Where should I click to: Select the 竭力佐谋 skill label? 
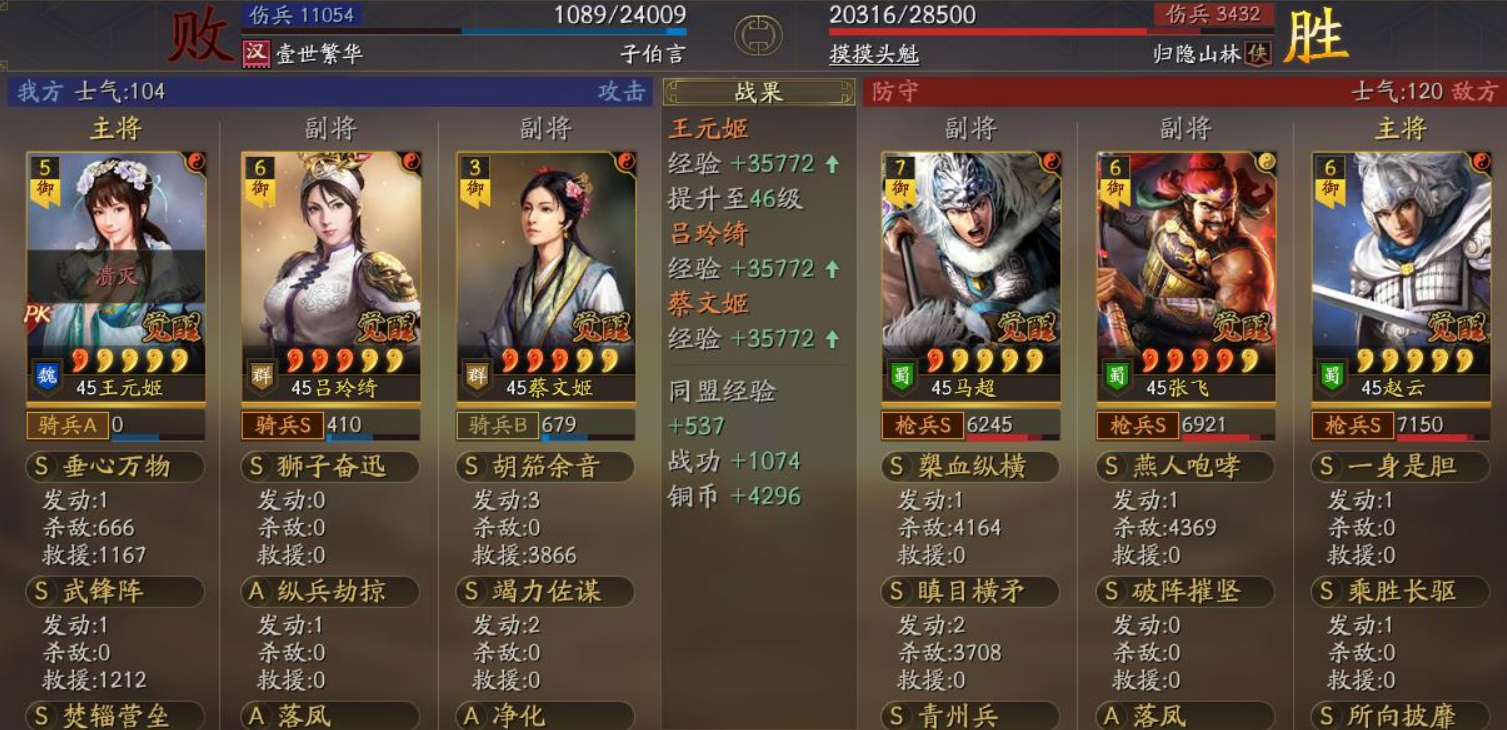(x=545, y=592)
